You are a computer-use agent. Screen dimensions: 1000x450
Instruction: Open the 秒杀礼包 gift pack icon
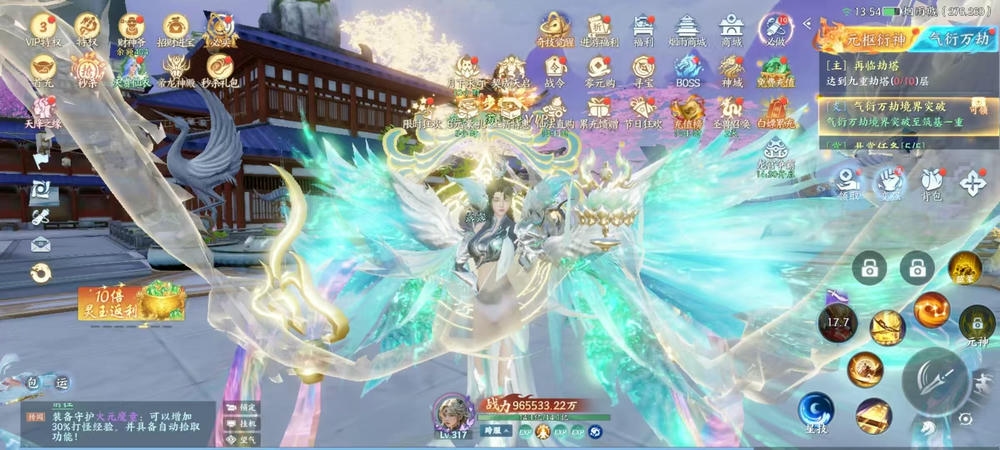pyautogui.click(x=218, y=71)
